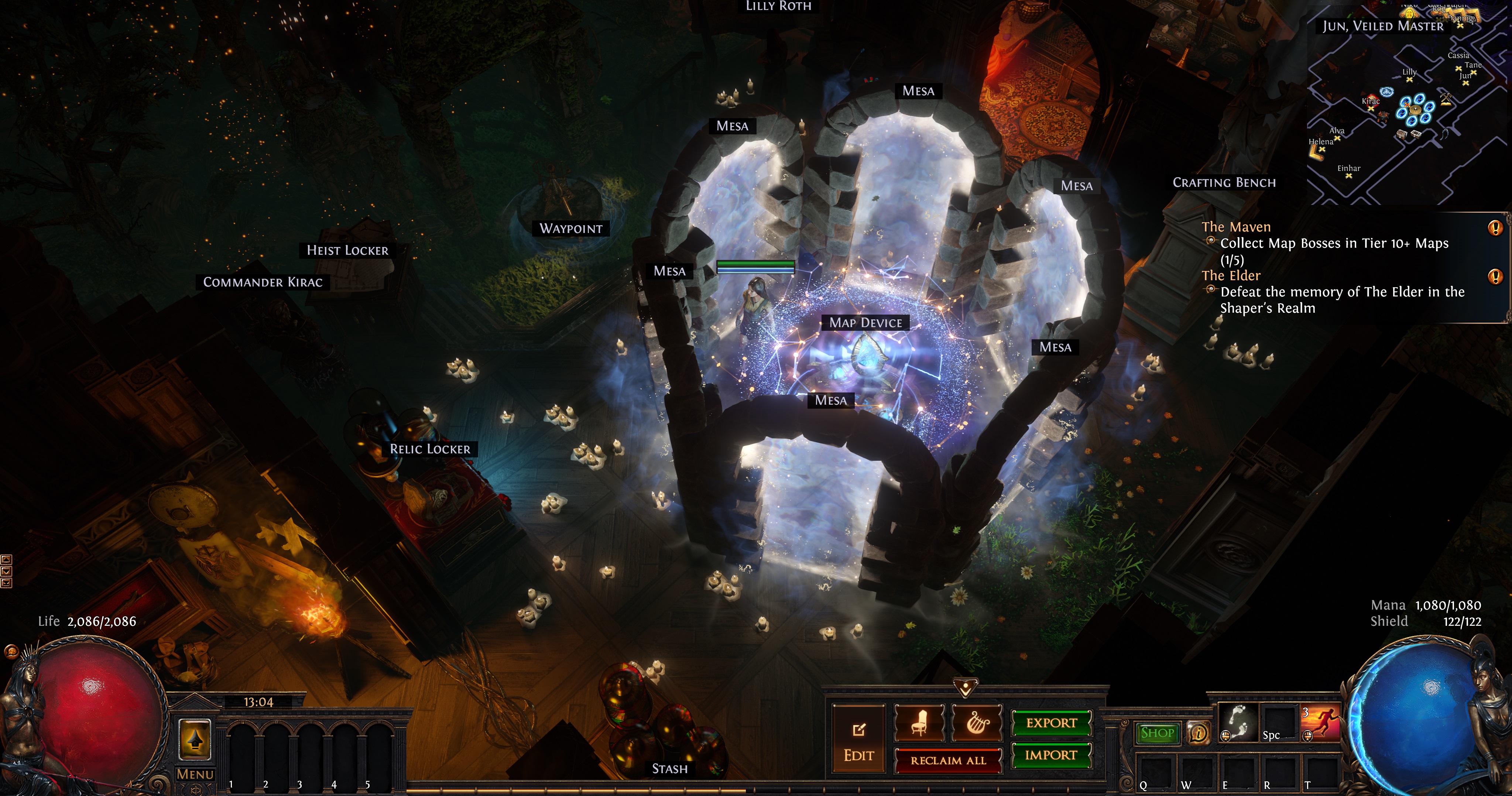Image resolution: width=1512 pixels, height=796 pixels.
Task: Import a hideout layout
Action: (1051, 755)
